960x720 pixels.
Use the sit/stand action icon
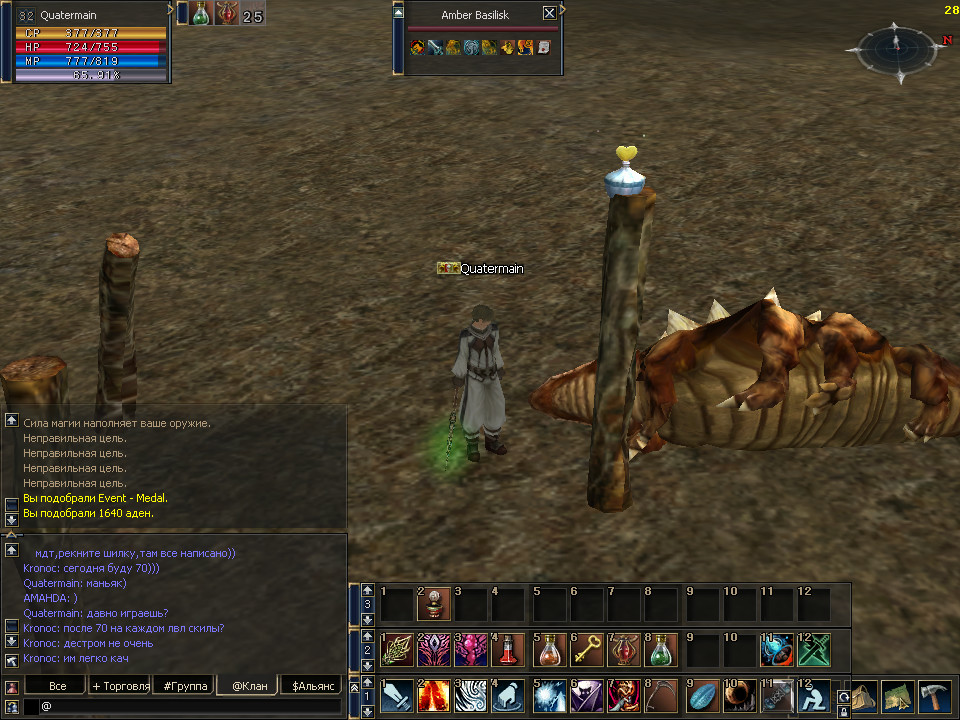pos(812,696)
